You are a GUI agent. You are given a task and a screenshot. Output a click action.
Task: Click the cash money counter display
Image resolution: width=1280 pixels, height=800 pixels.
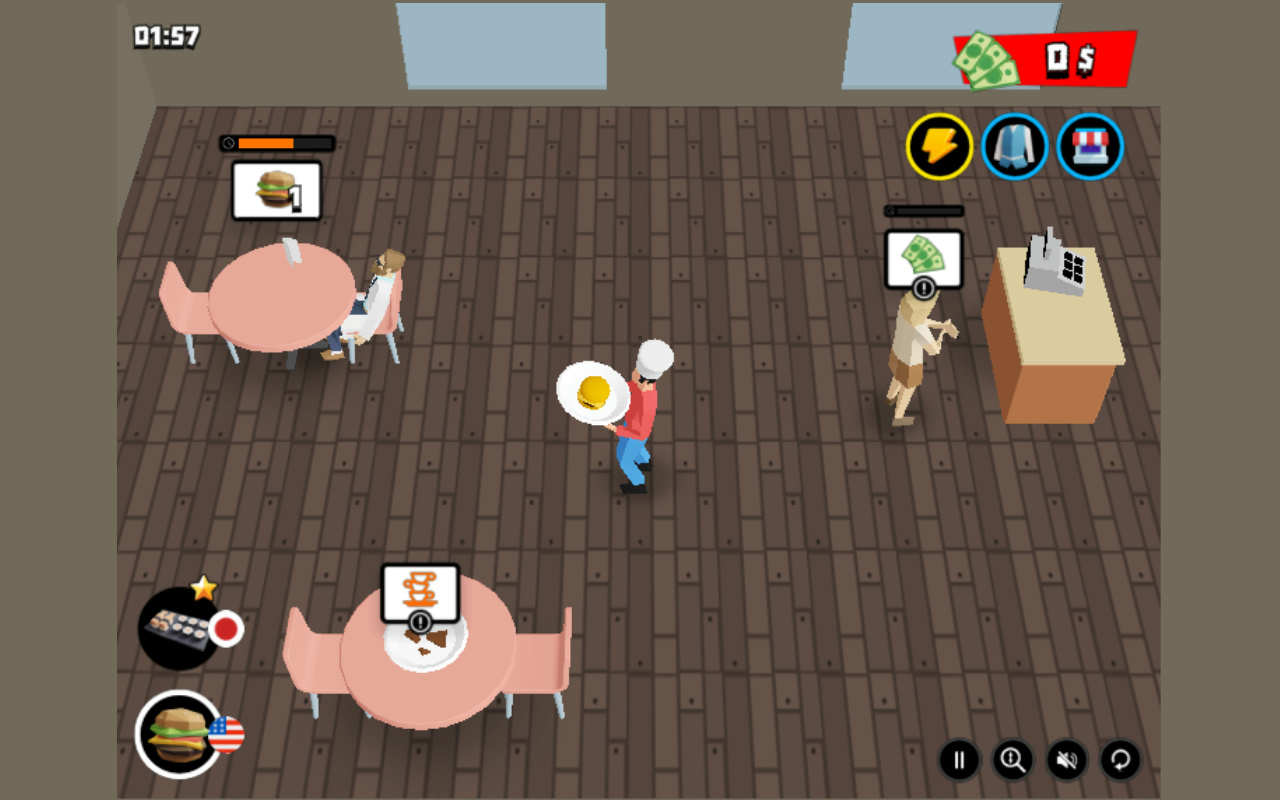coord(1040,60)
